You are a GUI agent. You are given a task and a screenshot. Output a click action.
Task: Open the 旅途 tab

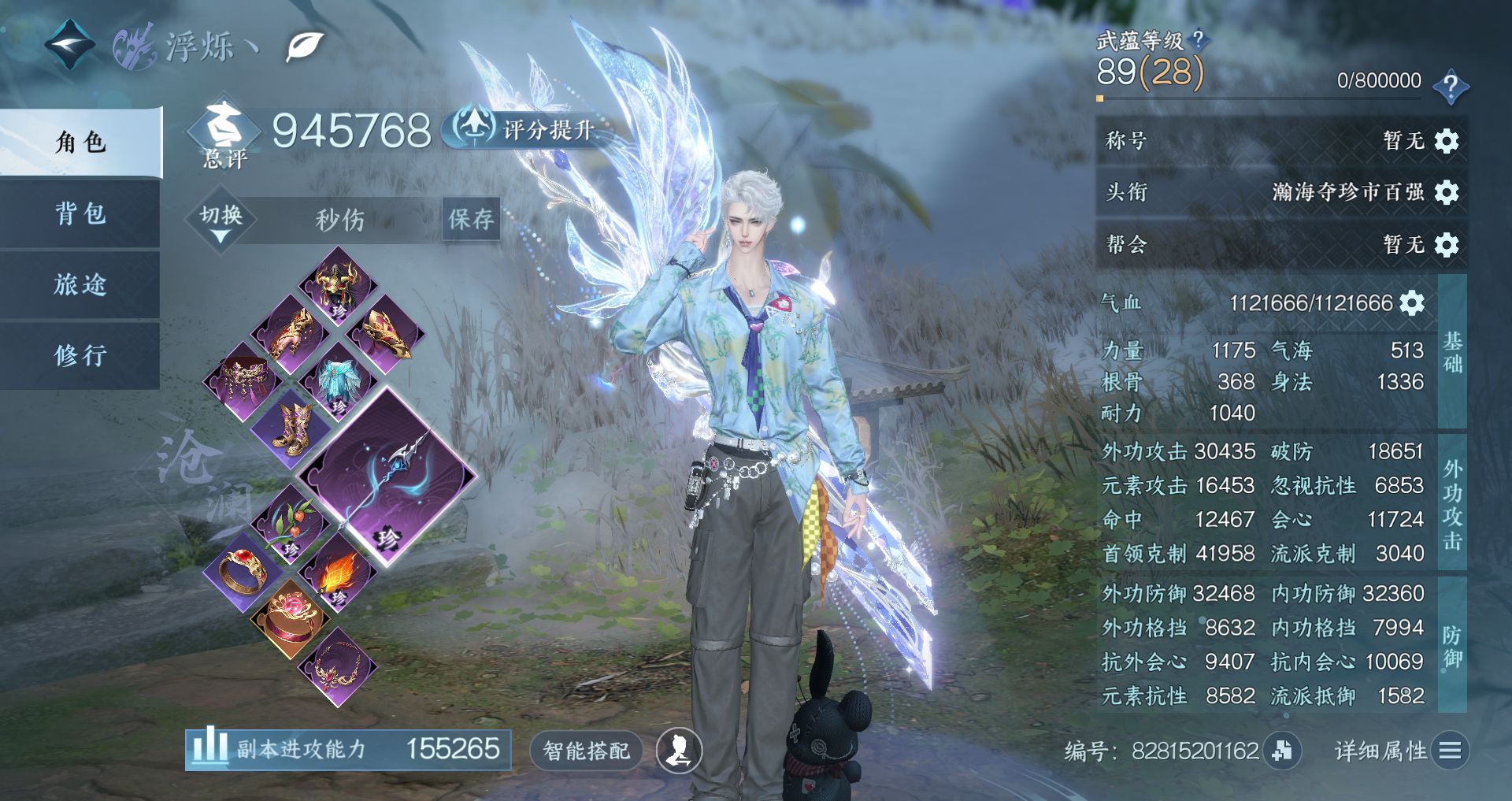(x=80, y=284)
